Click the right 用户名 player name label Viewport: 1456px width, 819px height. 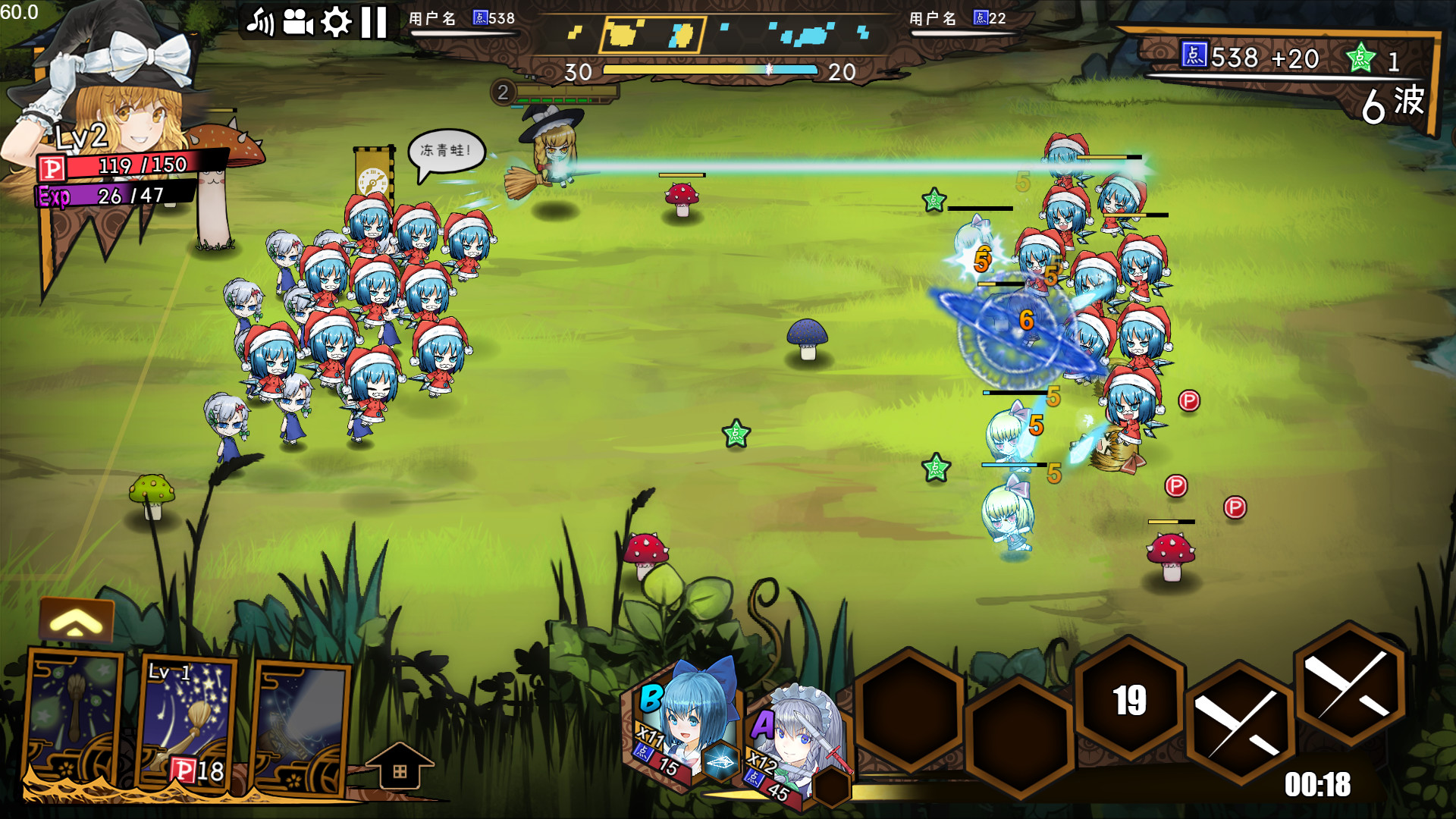pos(934,19)
